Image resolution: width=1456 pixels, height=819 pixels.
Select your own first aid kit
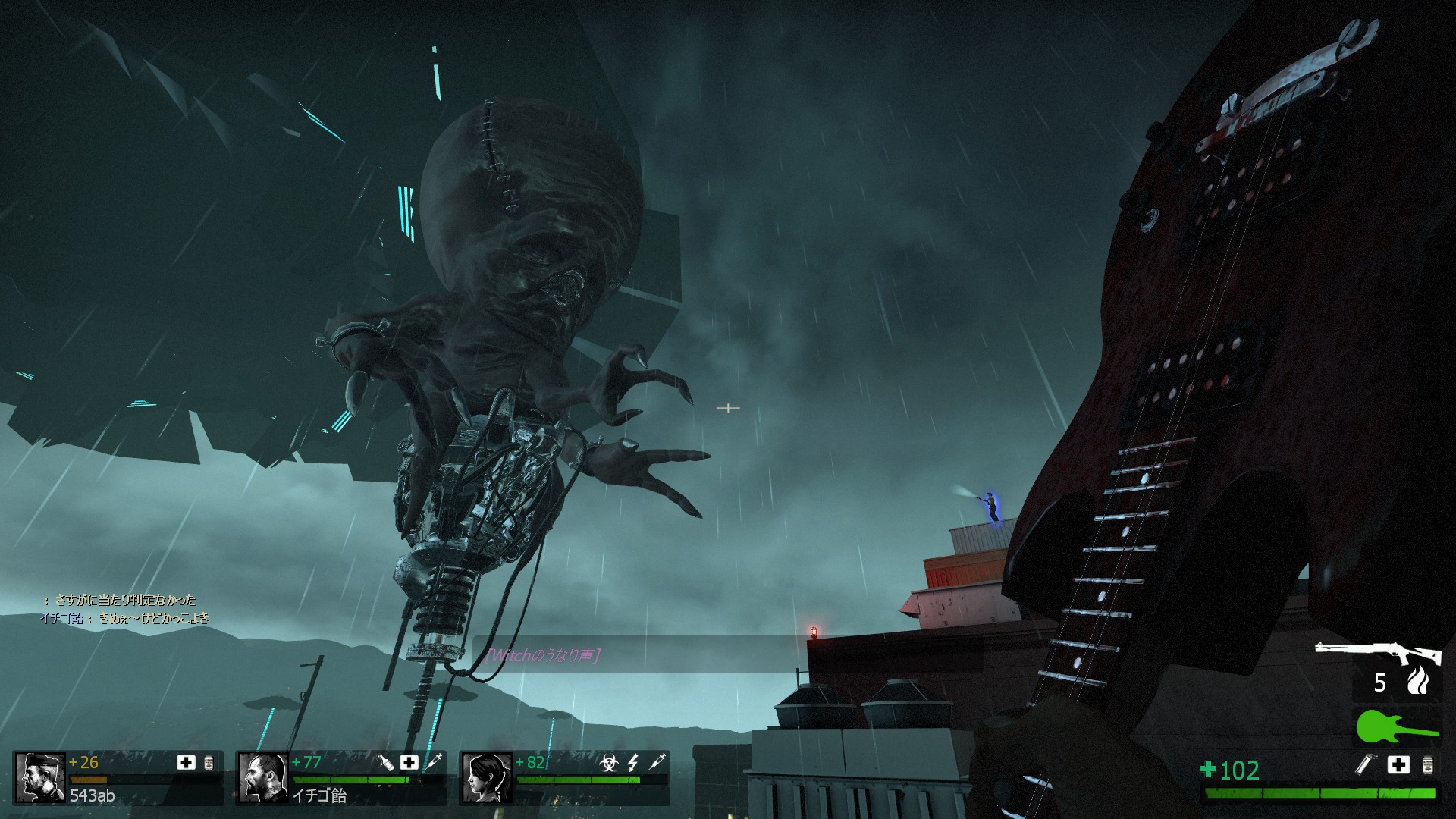(x=1399, y=764)
